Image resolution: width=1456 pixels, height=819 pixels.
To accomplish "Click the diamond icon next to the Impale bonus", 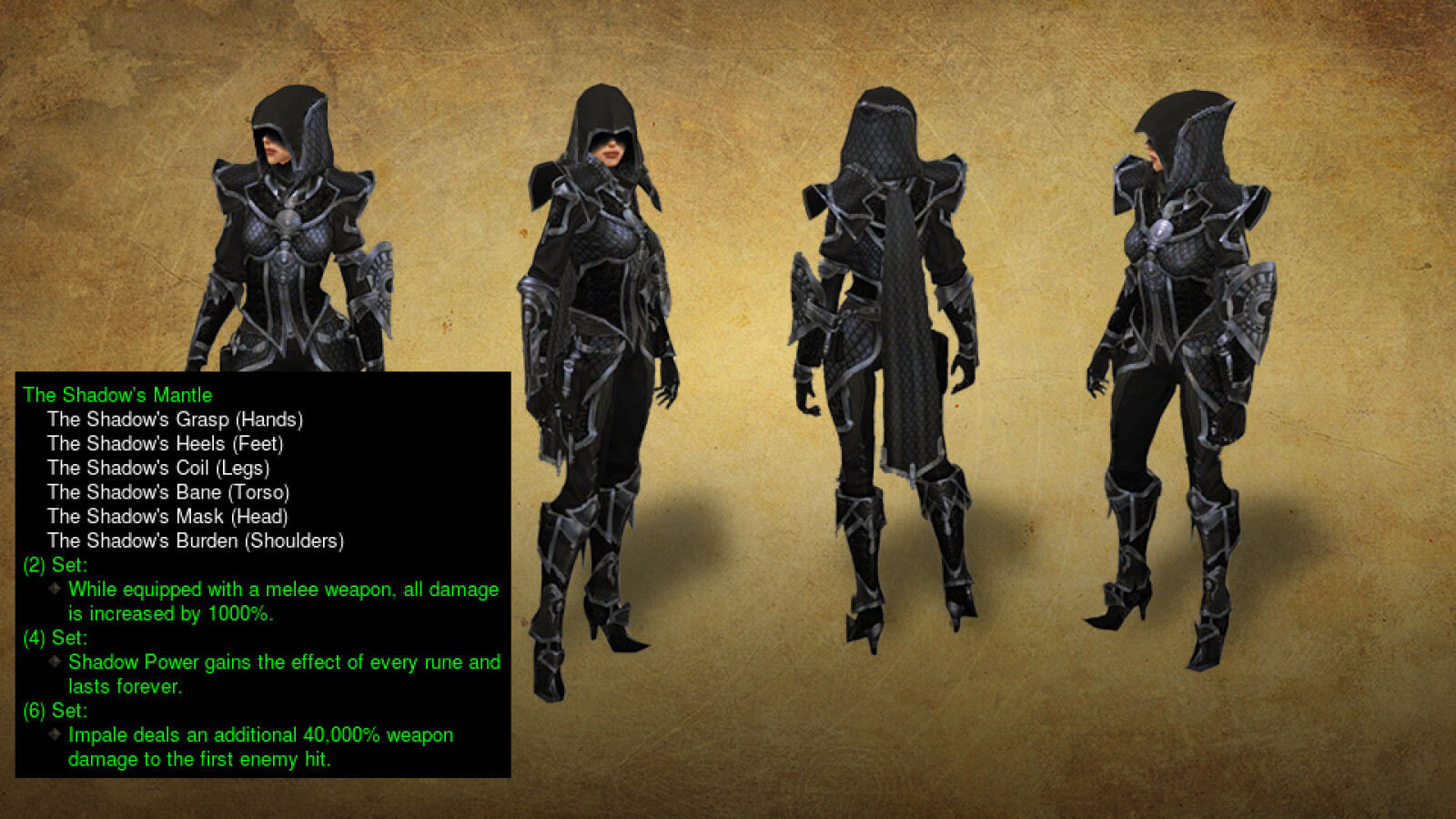I will coord(57,734).
